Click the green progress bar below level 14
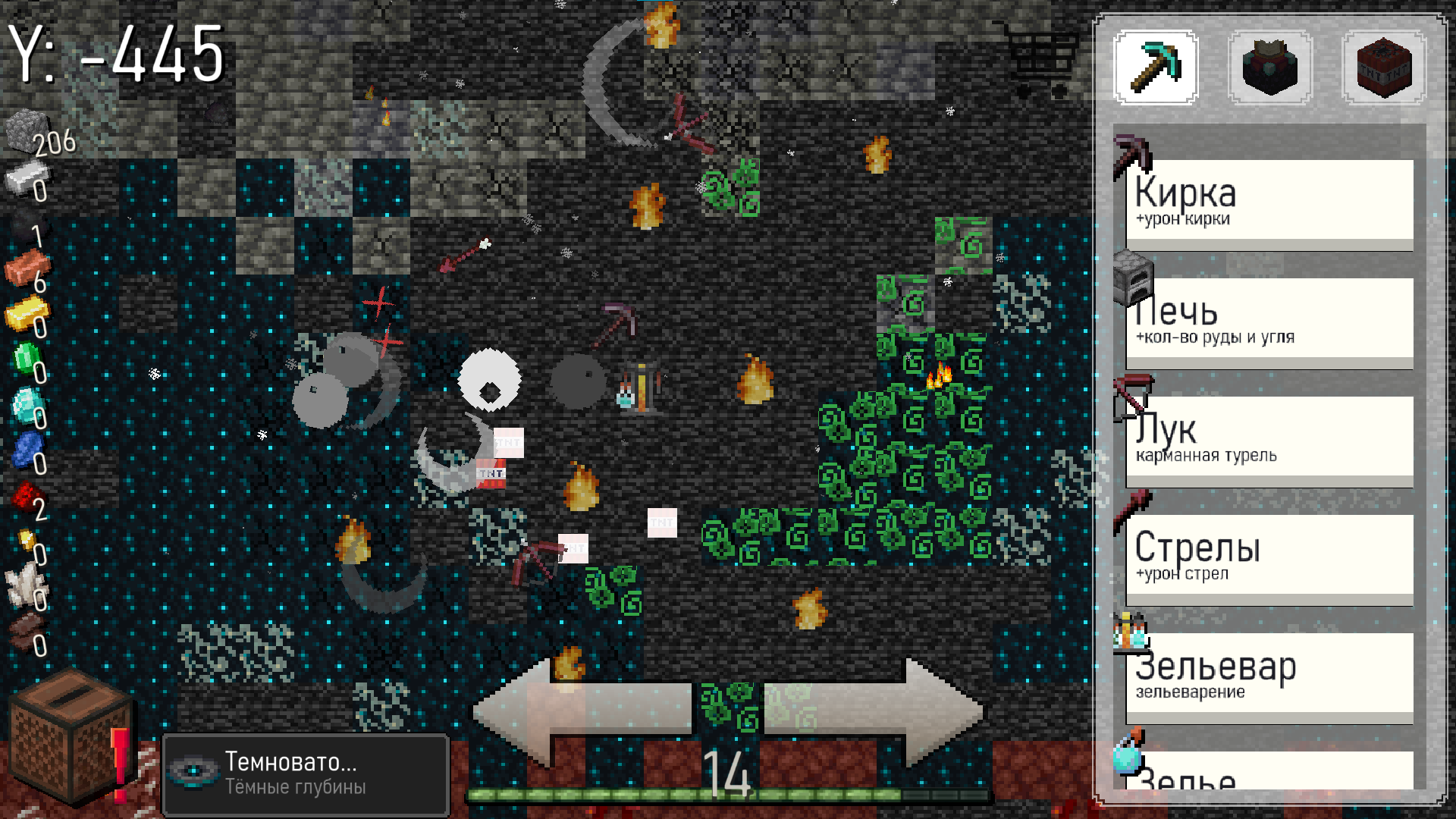The height and width of the screenshot is (819, 1456). click(728, 796)
